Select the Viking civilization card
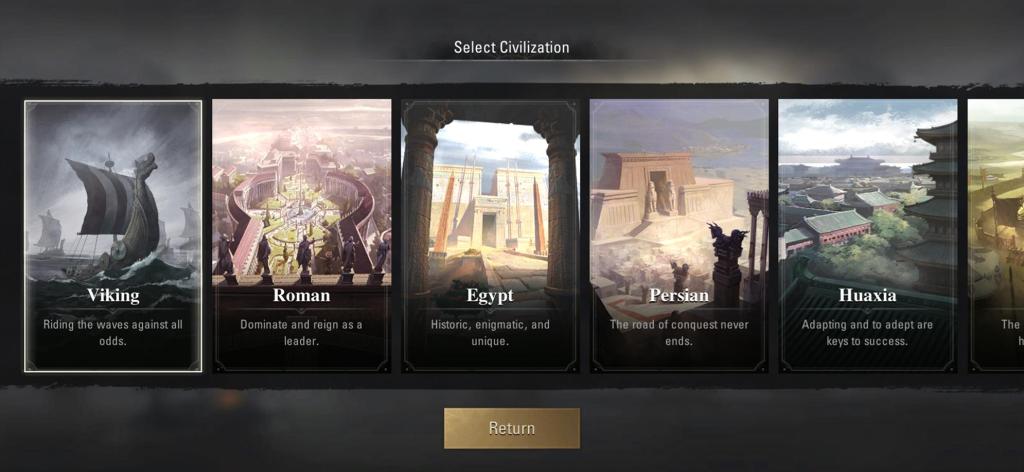 tap(113, 235)
